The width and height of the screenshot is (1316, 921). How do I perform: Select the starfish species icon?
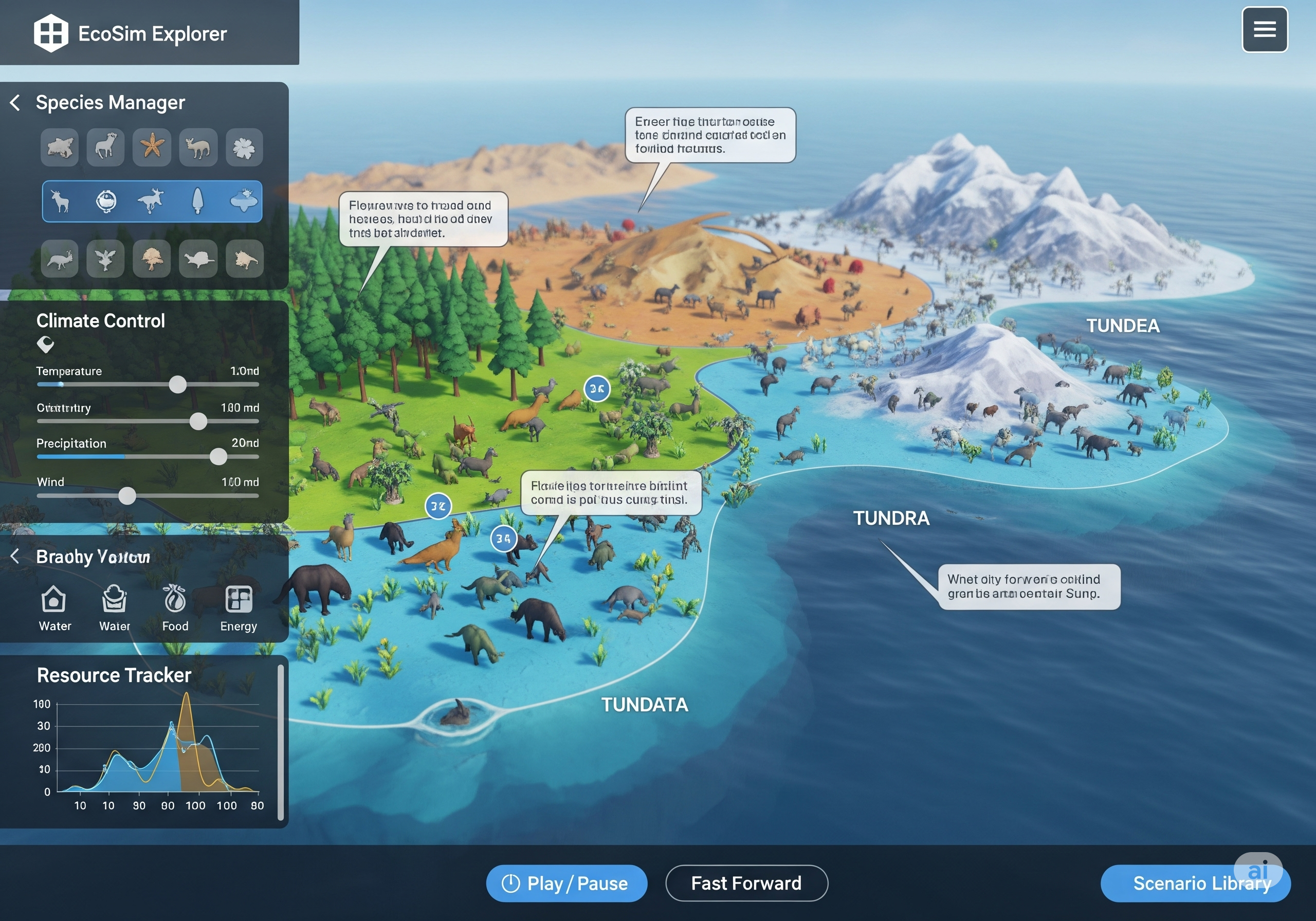pyautogui.click(x=152, y=146)
